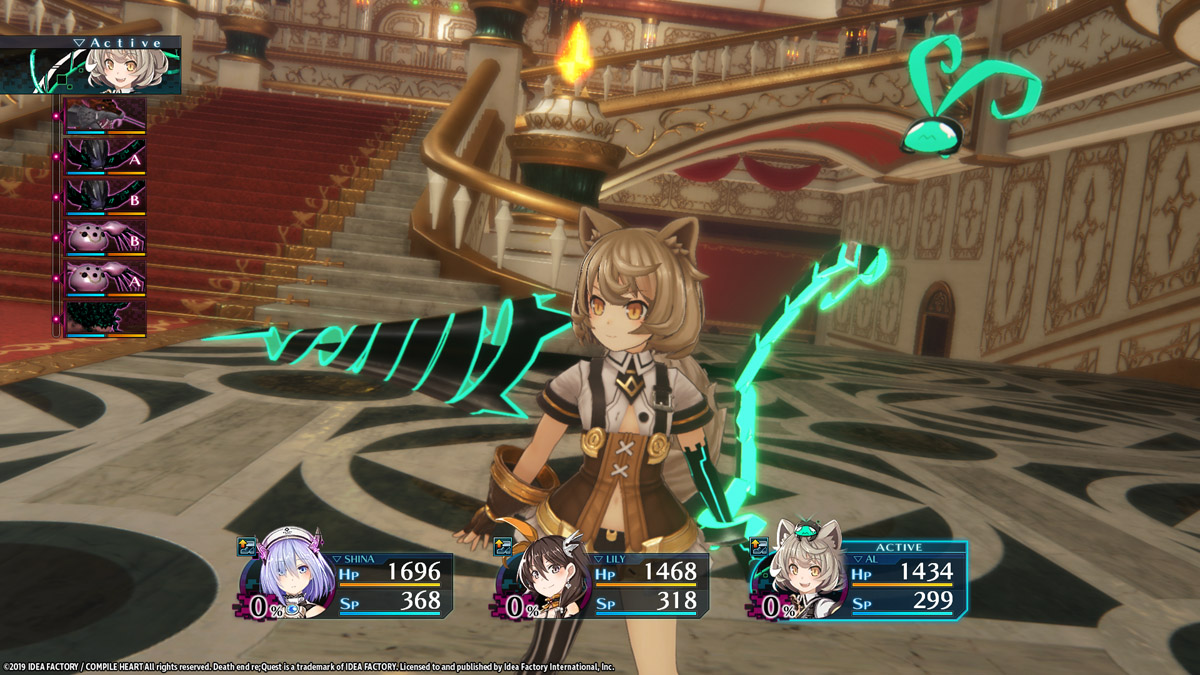
Task: Click the buff status icon above Lily
Action: click(503, 546)
